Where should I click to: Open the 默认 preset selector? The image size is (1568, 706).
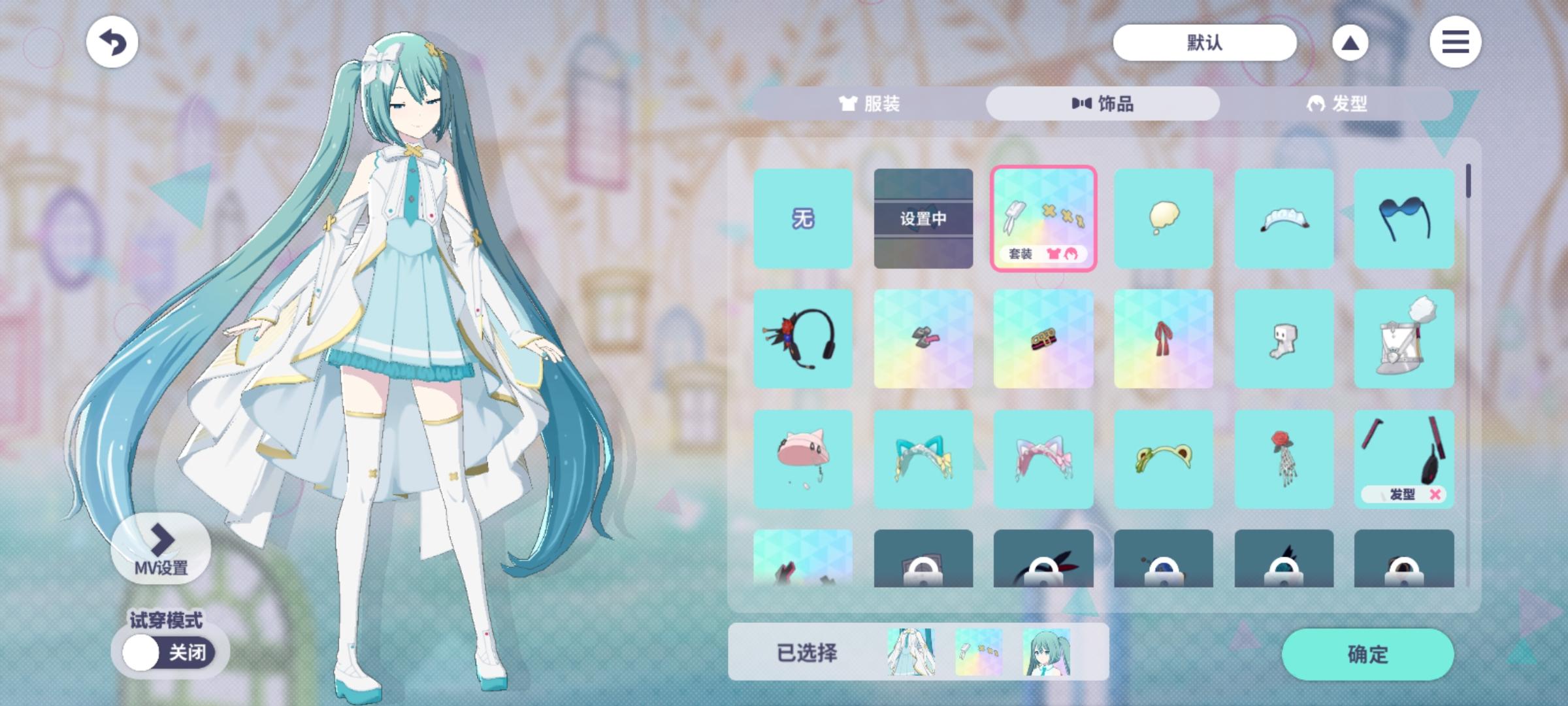(1204, 42)
